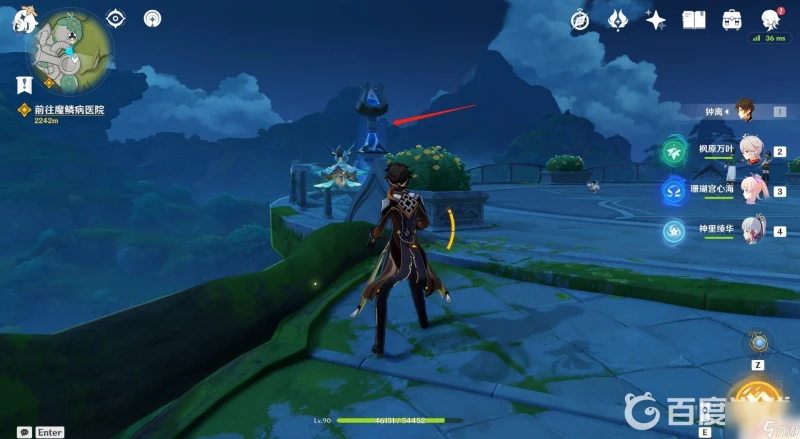The width and height of the screenshot is (800, 439).
Task: Open the Wish sparkle star icon
Action: 656,19
